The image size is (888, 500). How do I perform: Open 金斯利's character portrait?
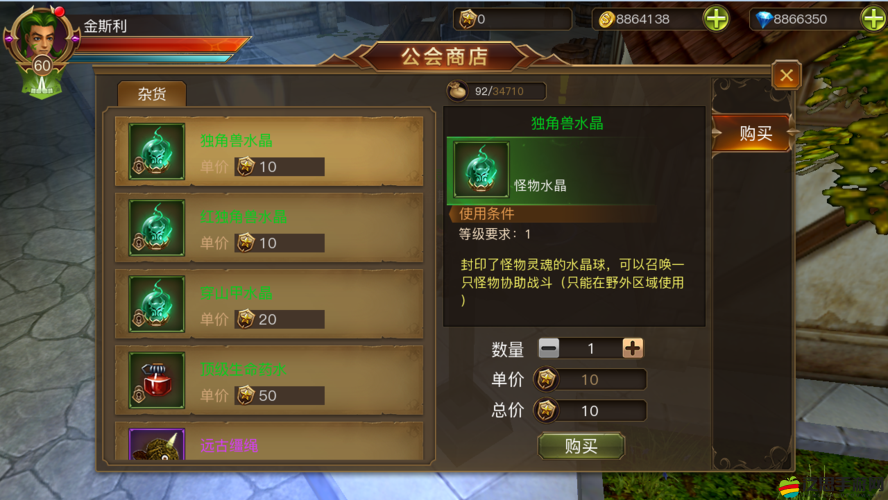click(41, 40)
